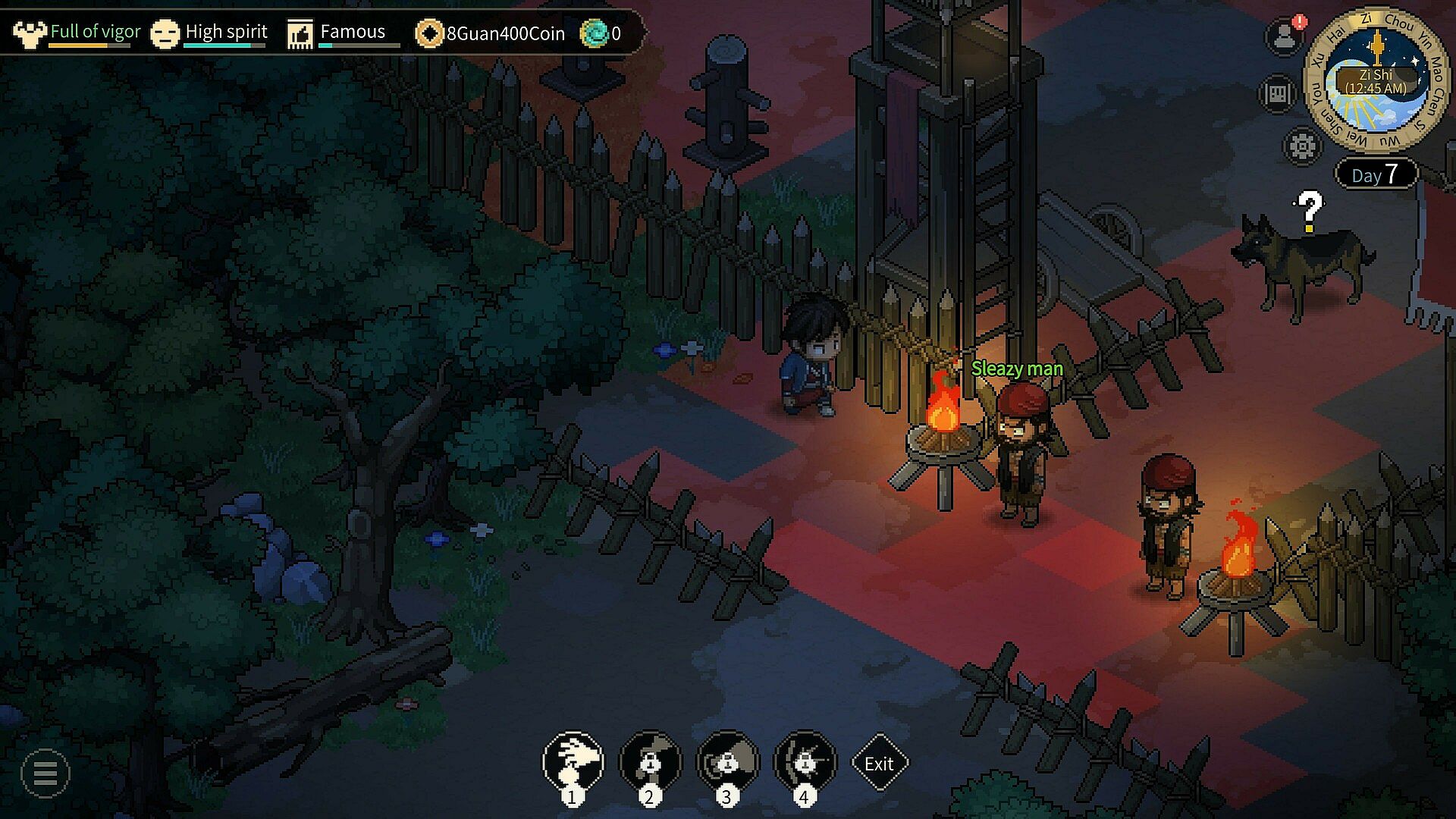Click the Exit diamond button
1456x819 pixels.
click(879, 763)
